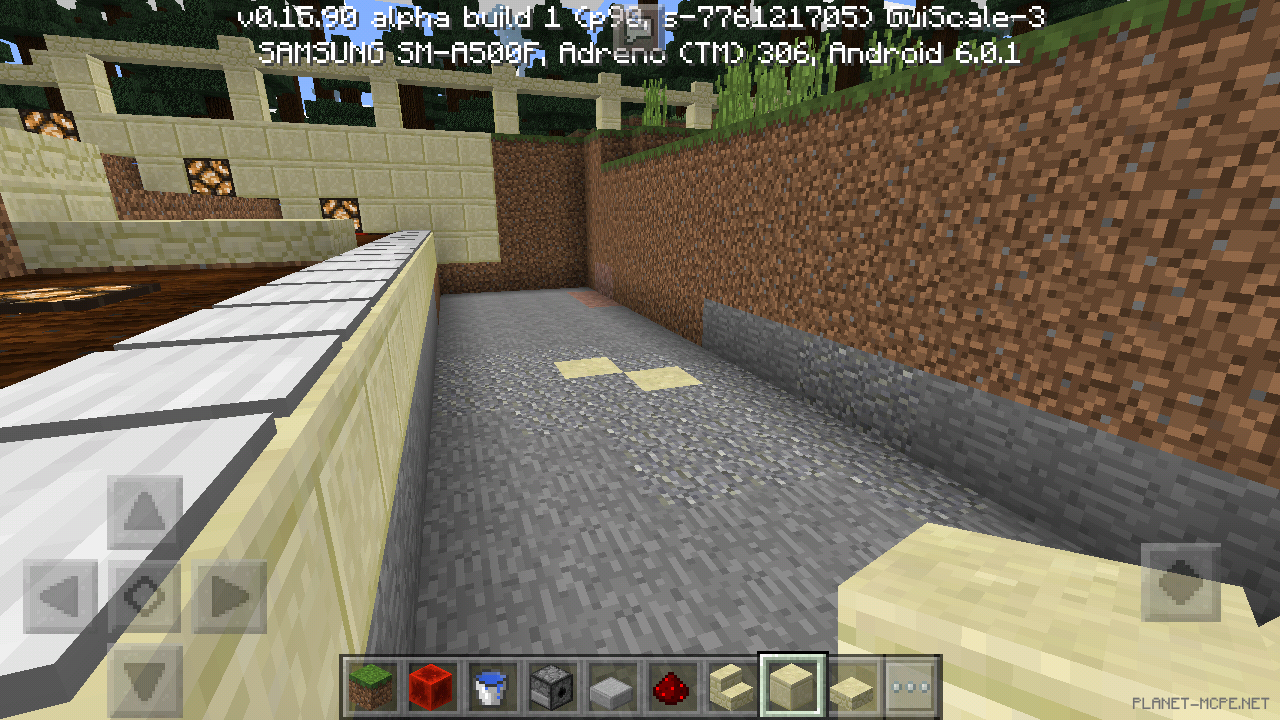Open more inventory items with the ellipsis slot
The image size is (1280, 720).
[x=910, y=685]
